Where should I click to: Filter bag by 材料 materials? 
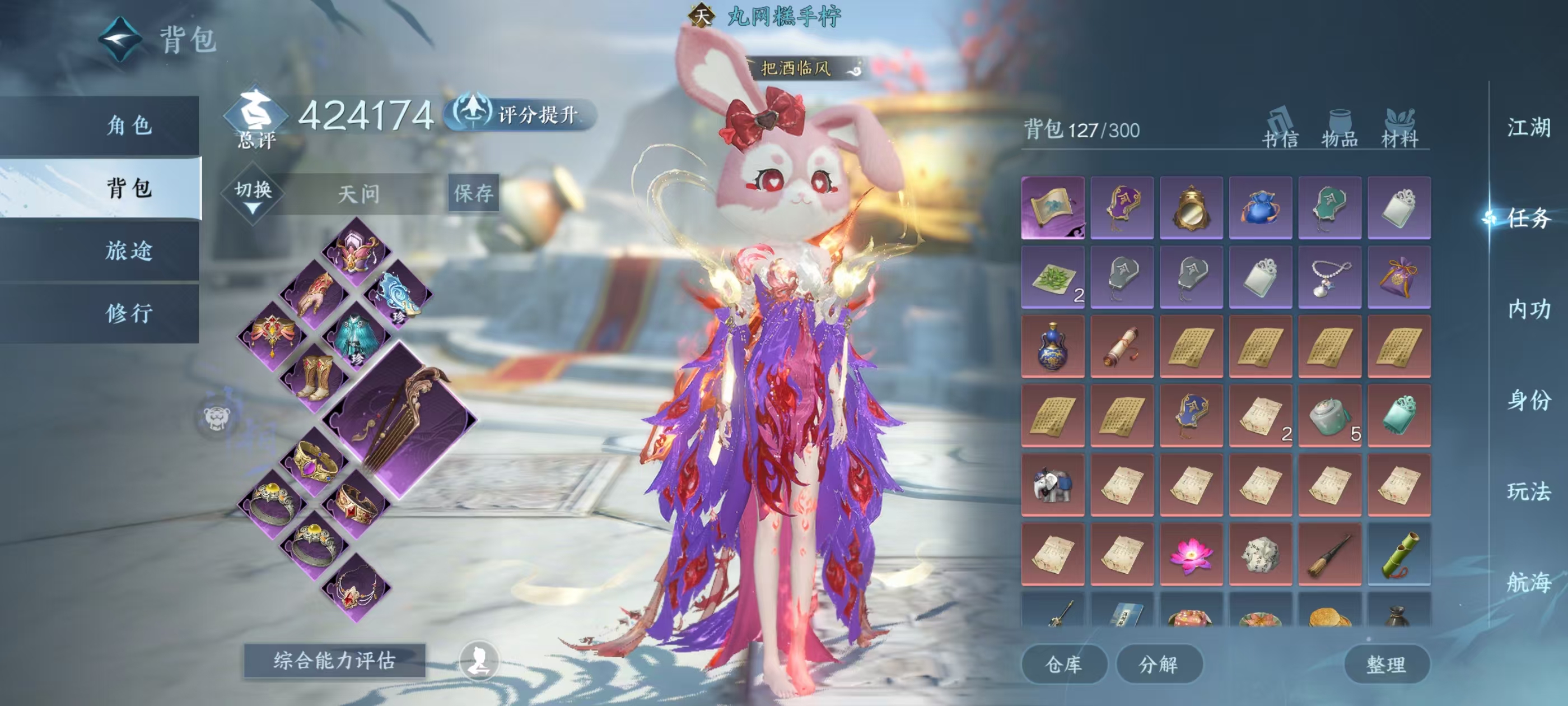[1399, 128]
